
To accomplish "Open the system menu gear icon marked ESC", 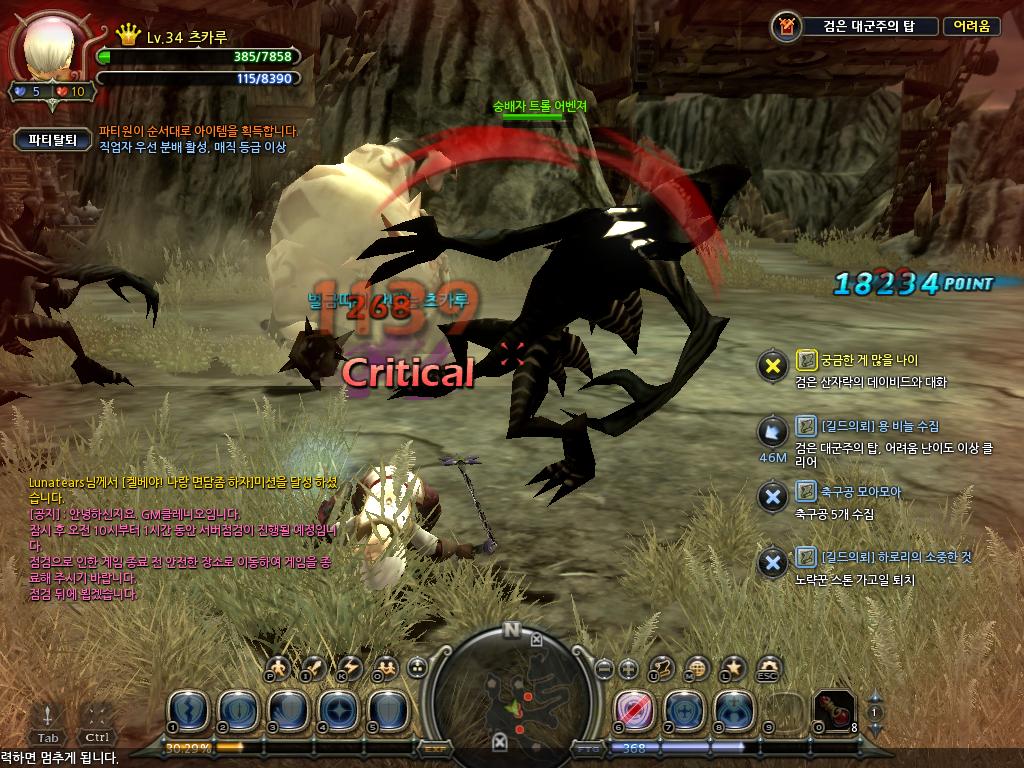I will click(768, 668).
